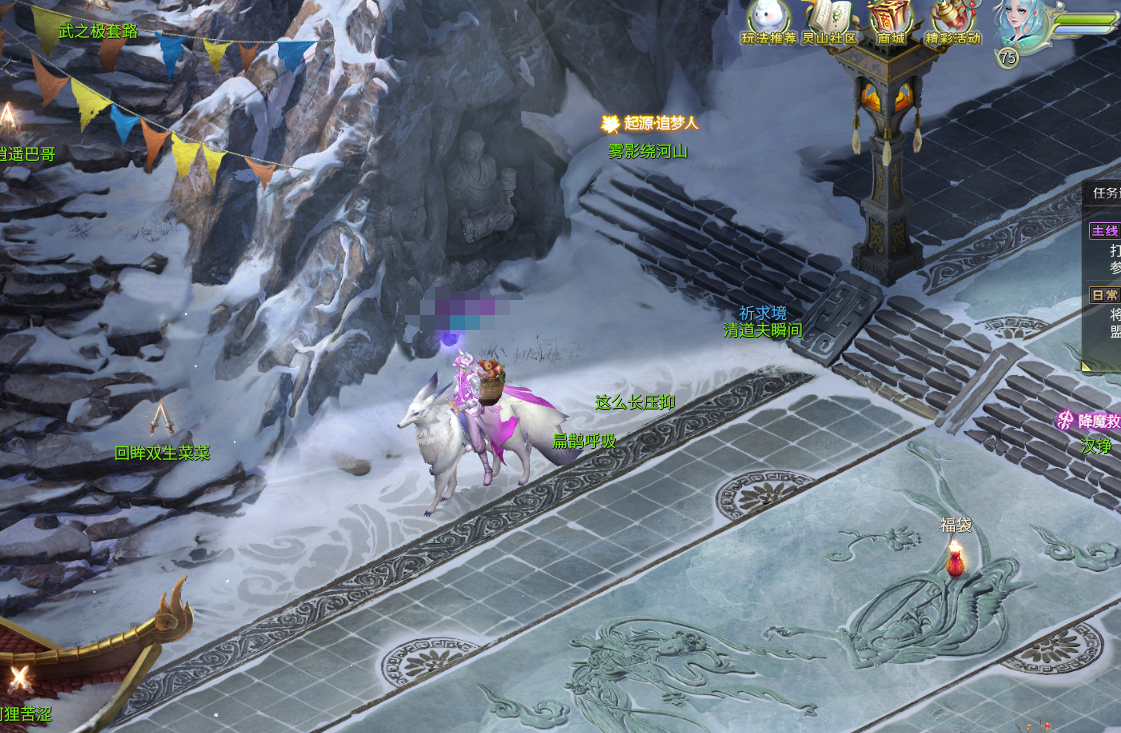Open the 玩法推荐 gameplay recommendations icon
This screenshot has width=1121, height=733.
768,20
